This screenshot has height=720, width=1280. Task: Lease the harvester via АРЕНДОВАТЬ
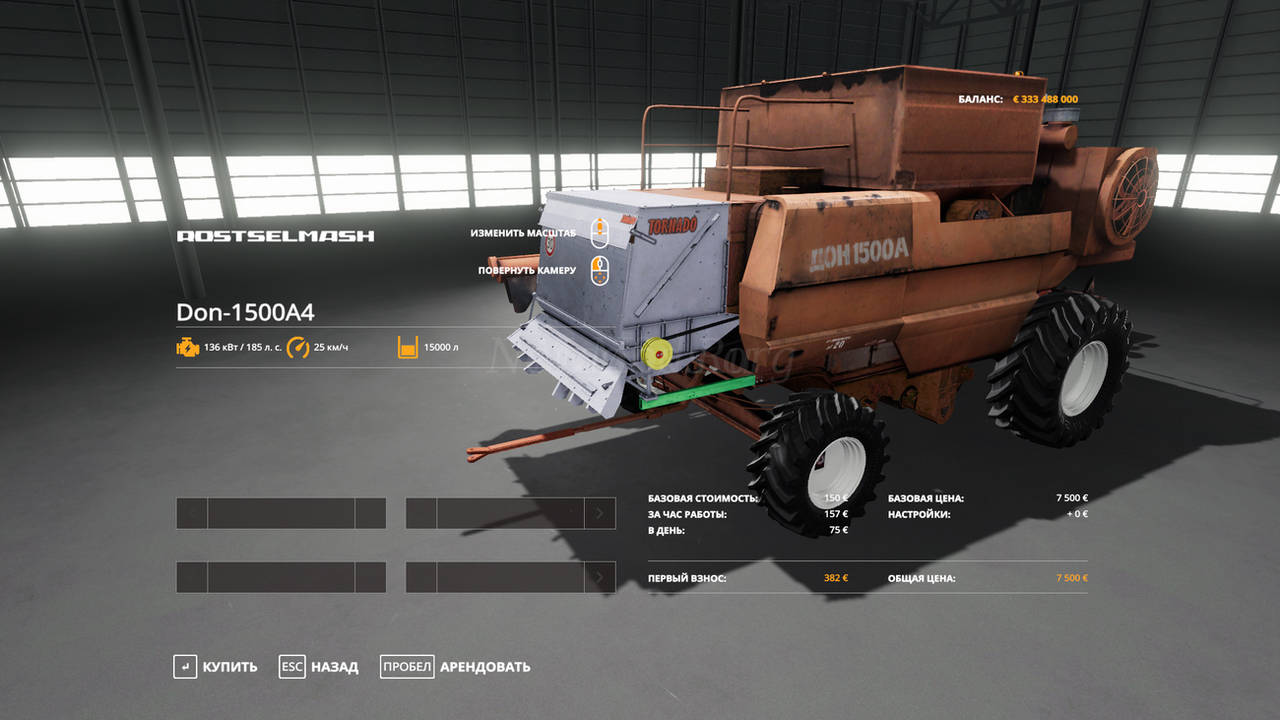[456, 667]
